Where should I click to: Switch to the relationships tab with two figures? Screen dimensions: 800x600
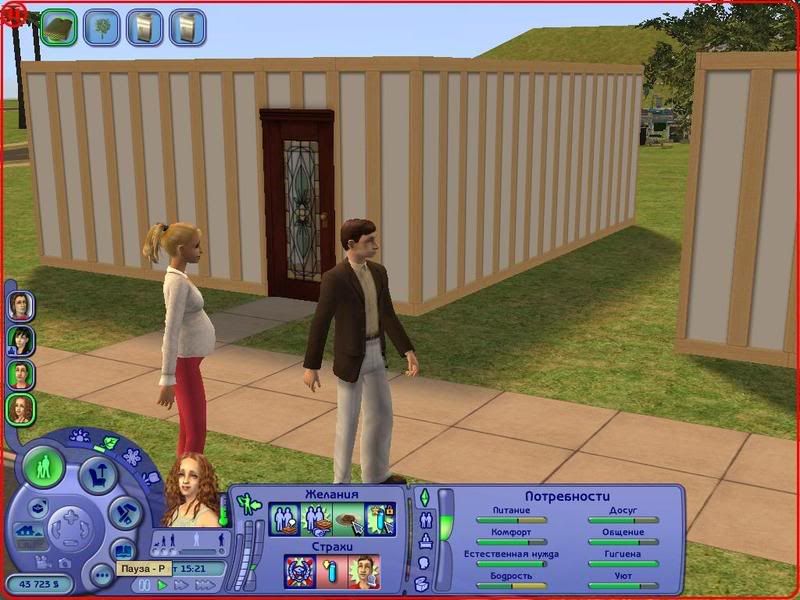coord(425,519)
